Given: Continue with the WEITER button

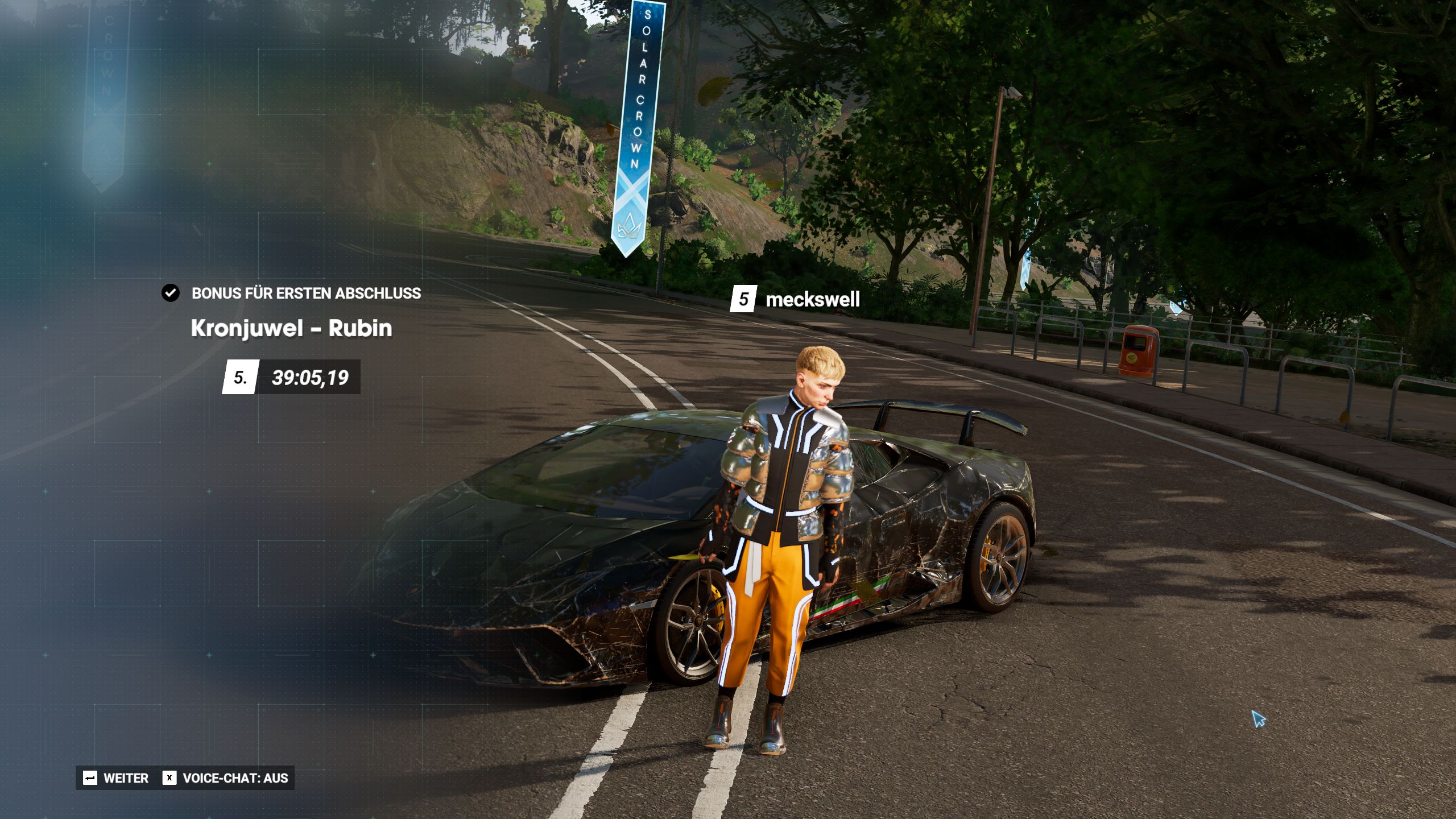Looking at the screenshot, I should [116, 778].
